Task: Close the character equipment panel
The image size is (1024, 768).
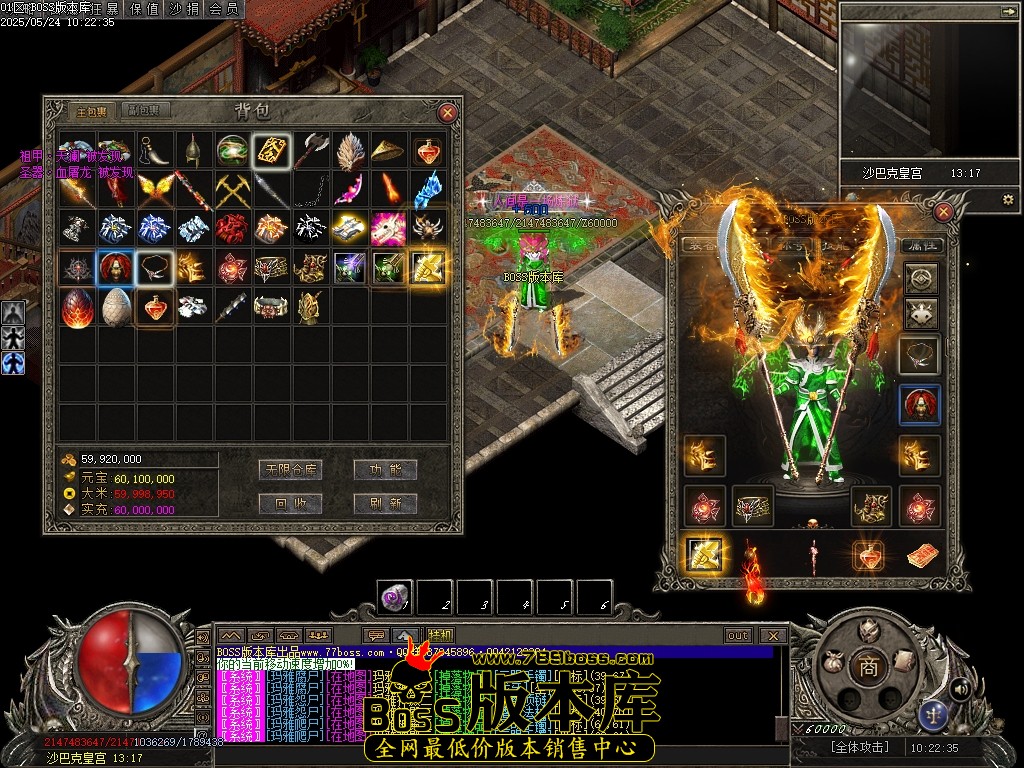Action: click(943, 212)
